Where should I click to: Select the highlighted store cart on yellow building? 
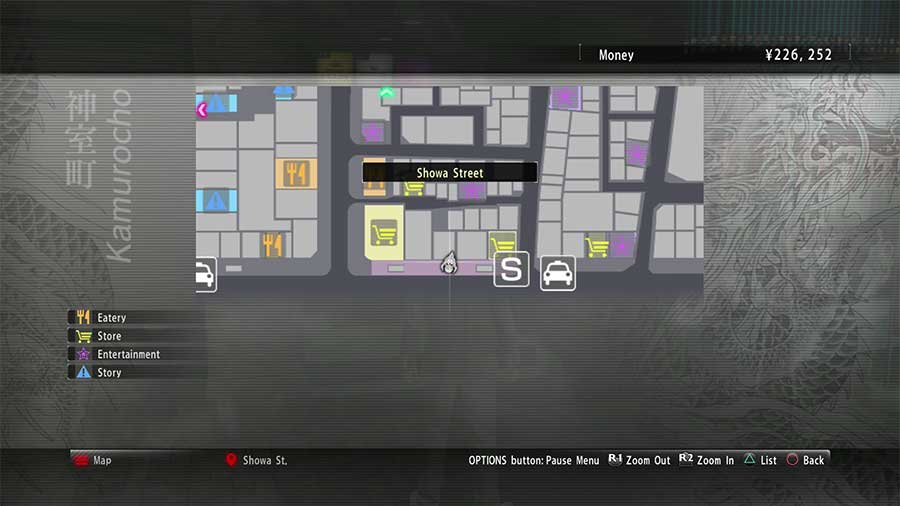(x=383, y=234)
